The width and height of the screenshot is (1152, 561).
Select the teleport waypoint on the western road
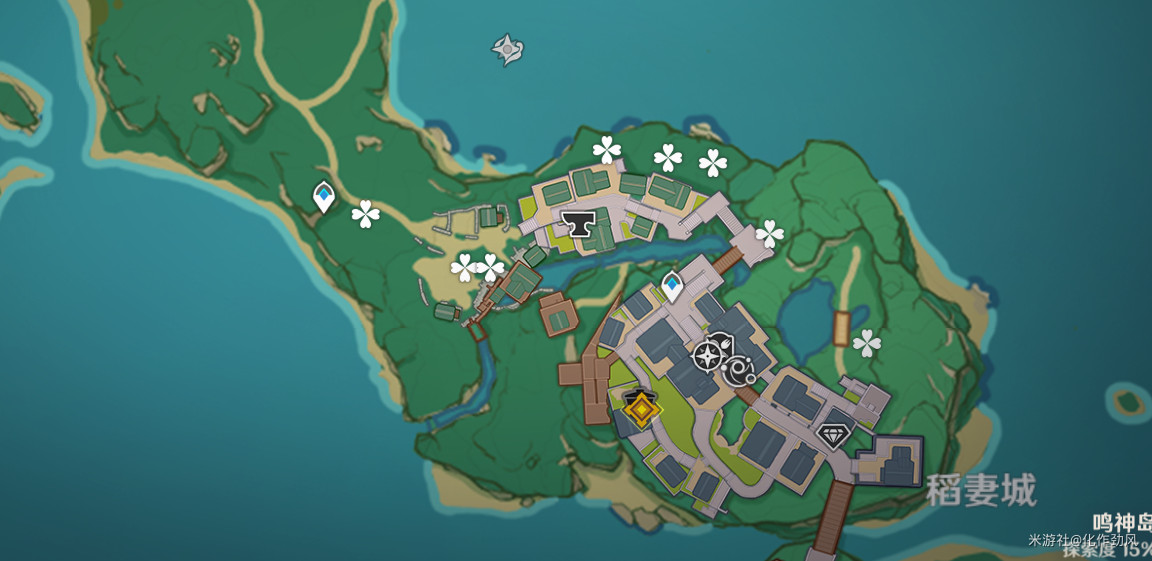point(323,196)
